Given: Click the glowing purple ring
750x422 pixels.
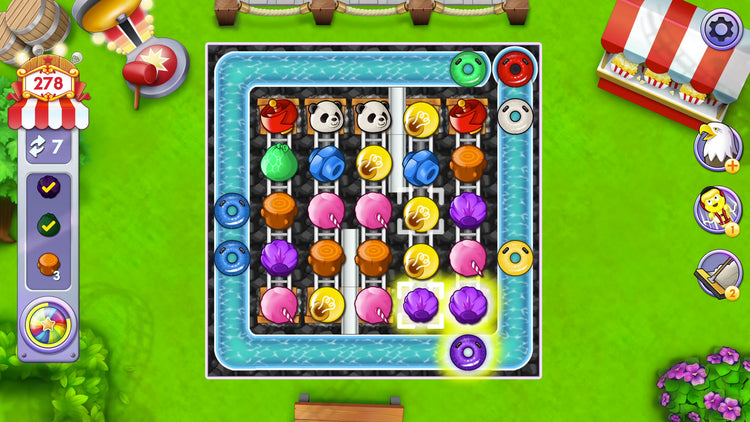Looking at the screenshot, I should (468, 352).
